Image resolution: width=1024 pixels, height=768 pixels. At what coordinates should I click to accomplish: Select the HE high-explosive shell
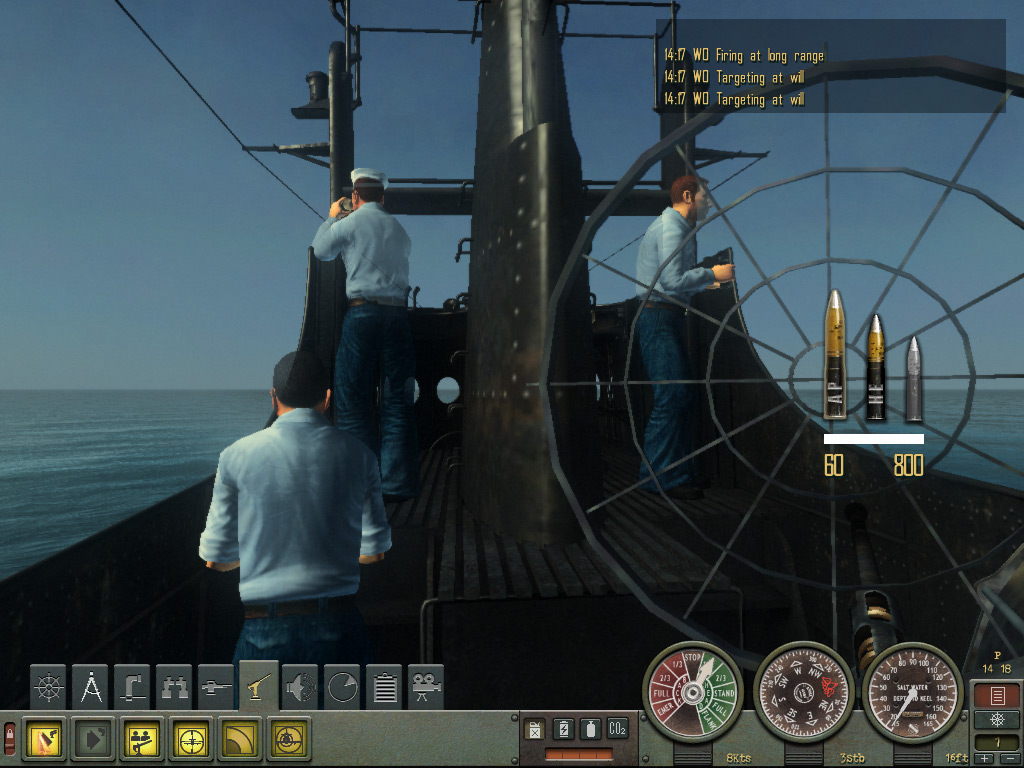click(875, 367)
